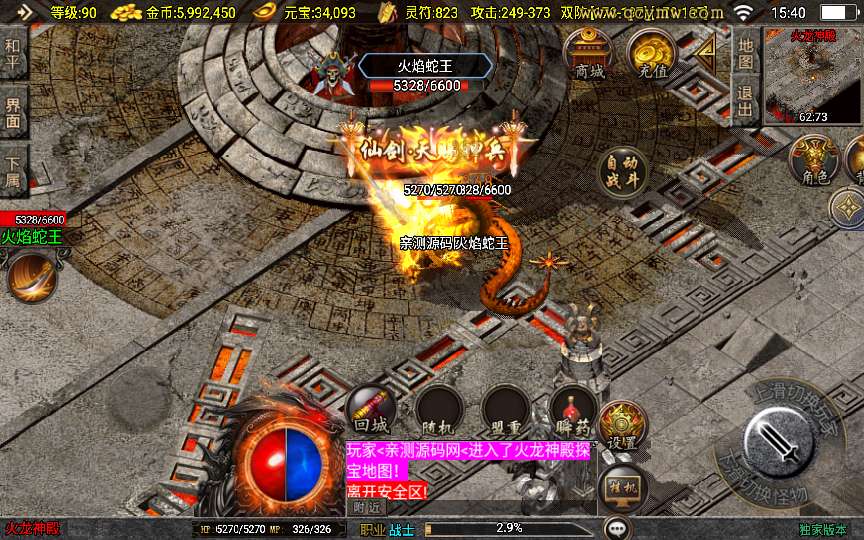864x540 pixels.
Task: Open the 界面 interface tab
Action: pyautogui.click(x=13, y=112)
